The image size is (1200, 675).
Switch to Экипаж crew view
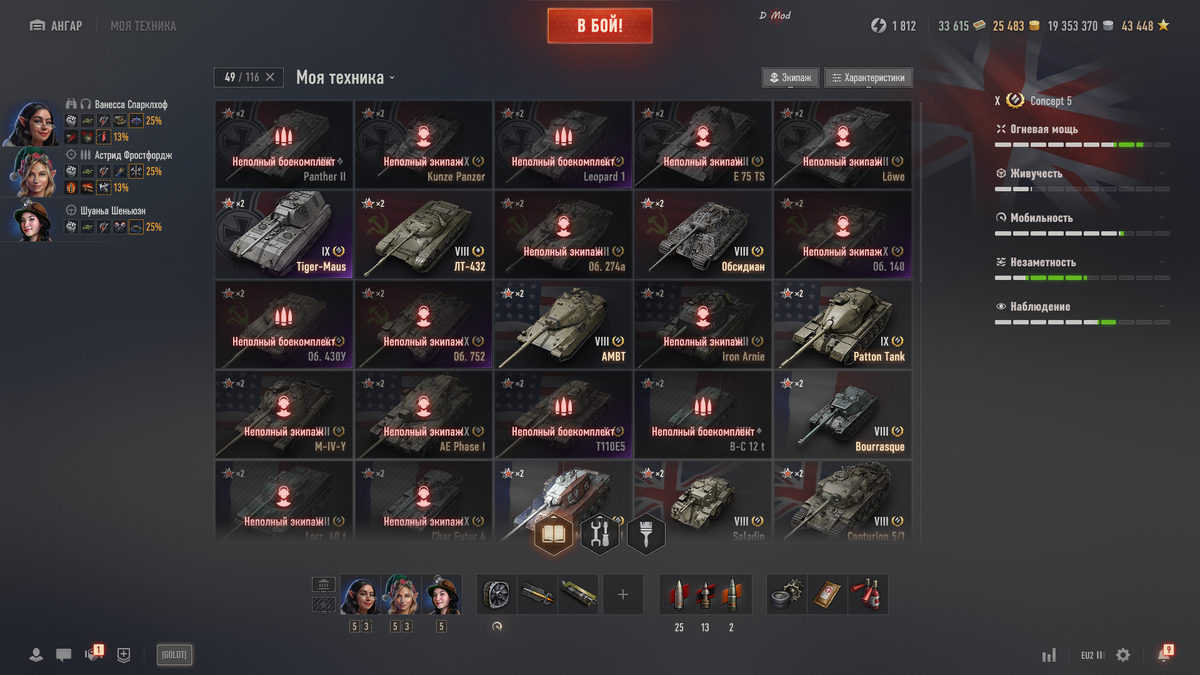(790, 78)
